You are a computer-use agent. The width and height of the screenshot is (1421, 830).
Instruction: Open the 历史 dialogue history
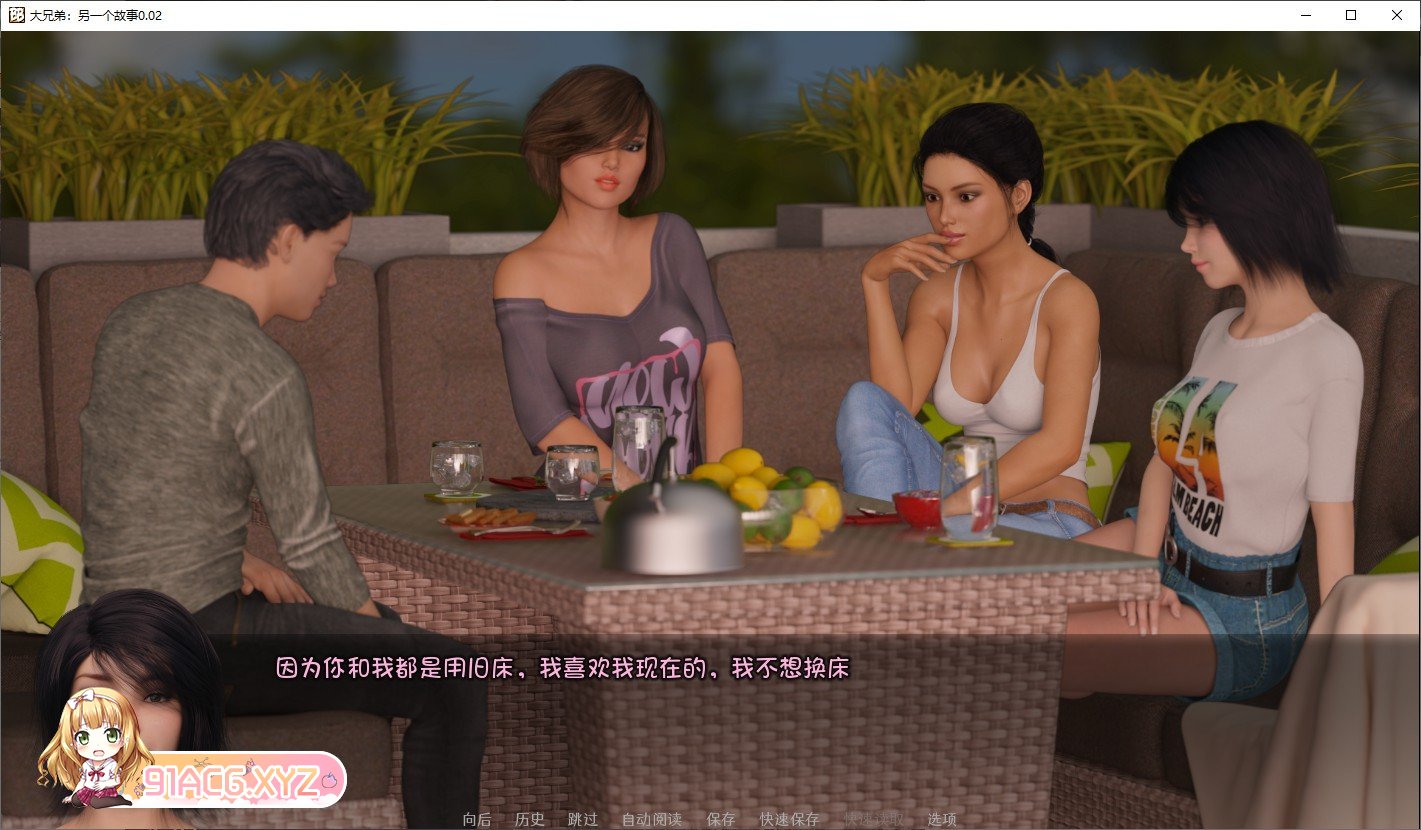click(530, 819)
